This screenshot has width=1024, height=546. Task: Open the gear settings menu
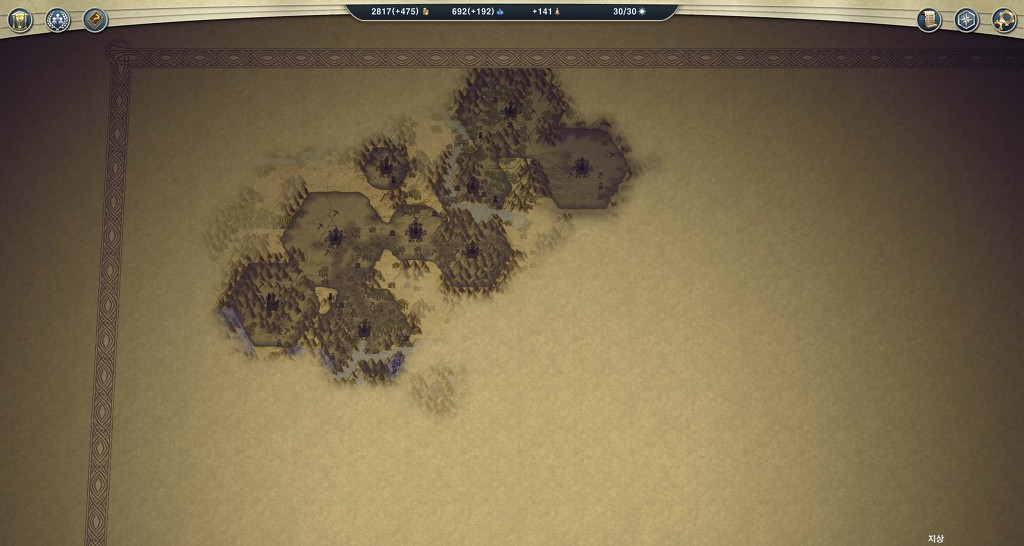1004,20
